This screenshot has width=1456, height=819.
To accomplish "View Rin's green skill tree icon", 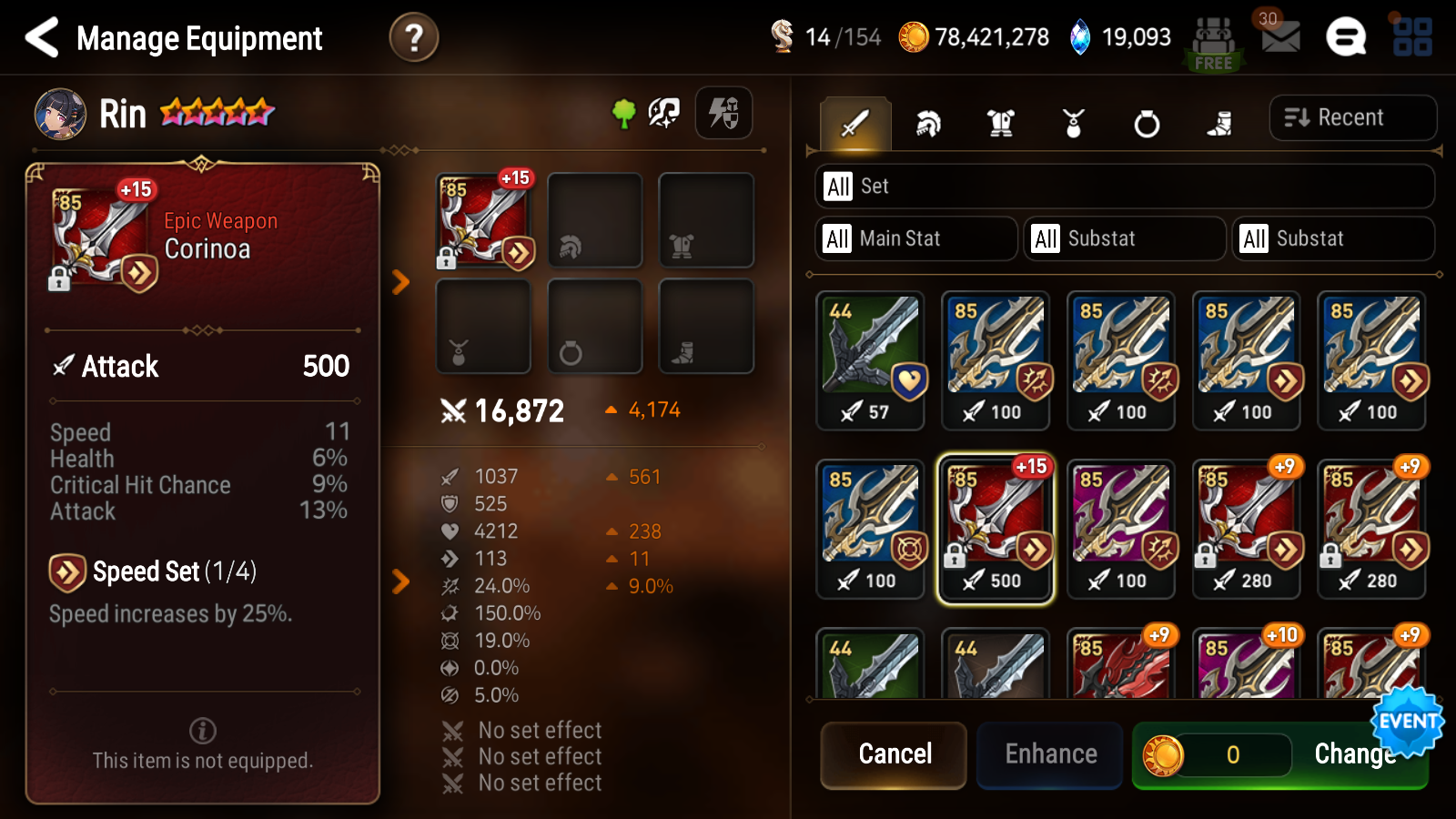I will [x=622, y=113].
